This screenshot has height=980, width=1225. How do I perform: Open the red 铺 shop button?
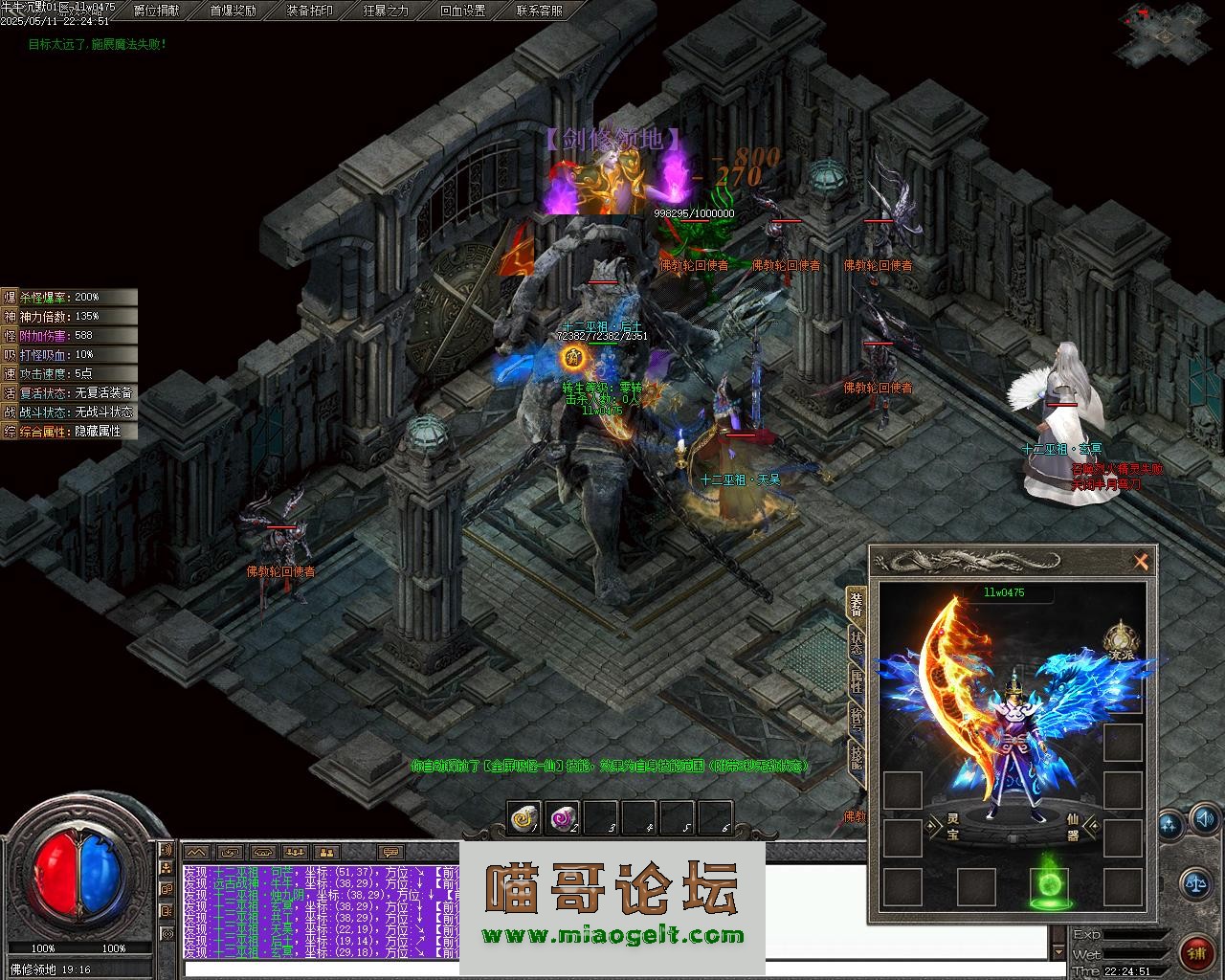pyautogui.click(x=1196, y=952)
